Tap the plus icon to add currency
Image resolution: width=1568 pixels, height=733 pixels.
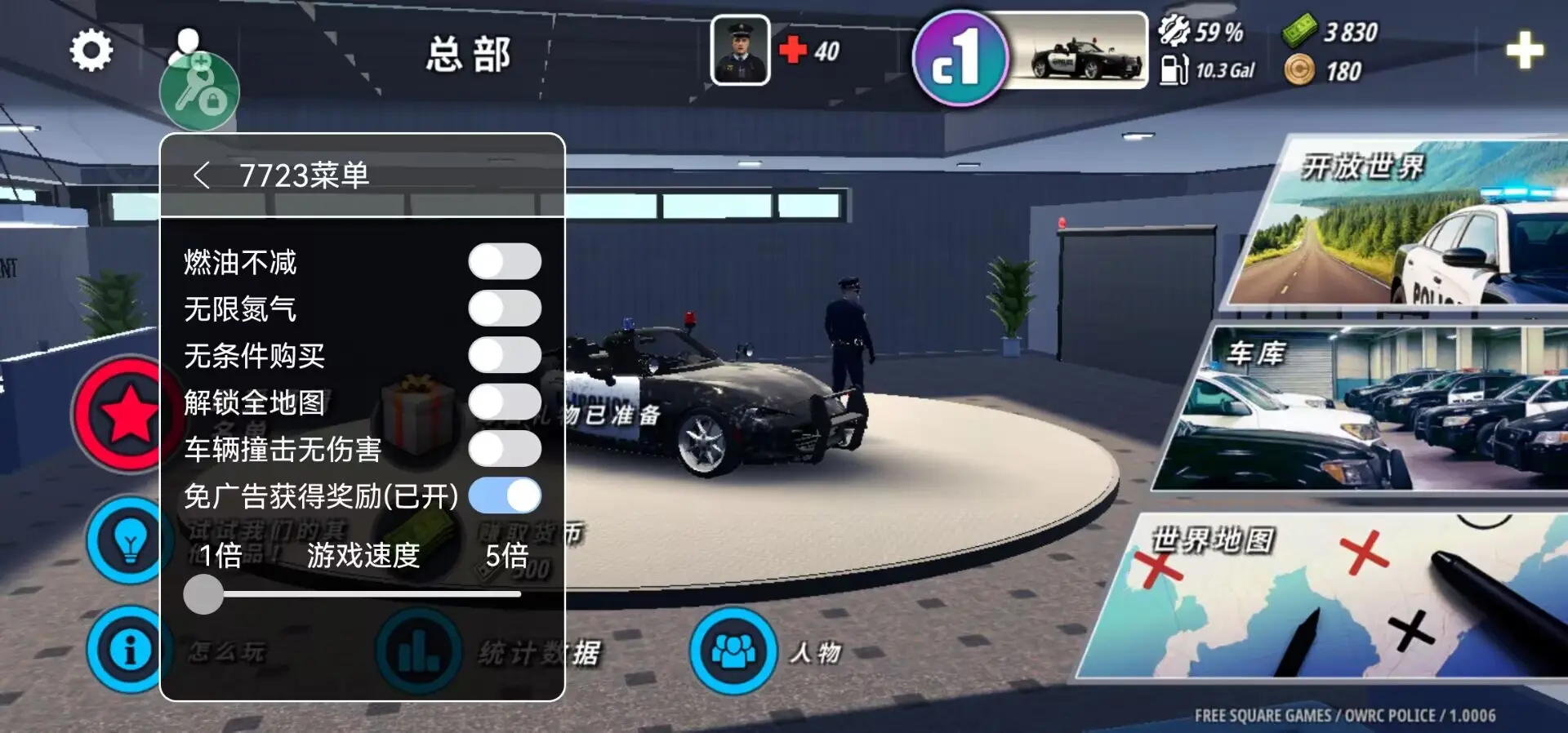tap(1524, 51)
